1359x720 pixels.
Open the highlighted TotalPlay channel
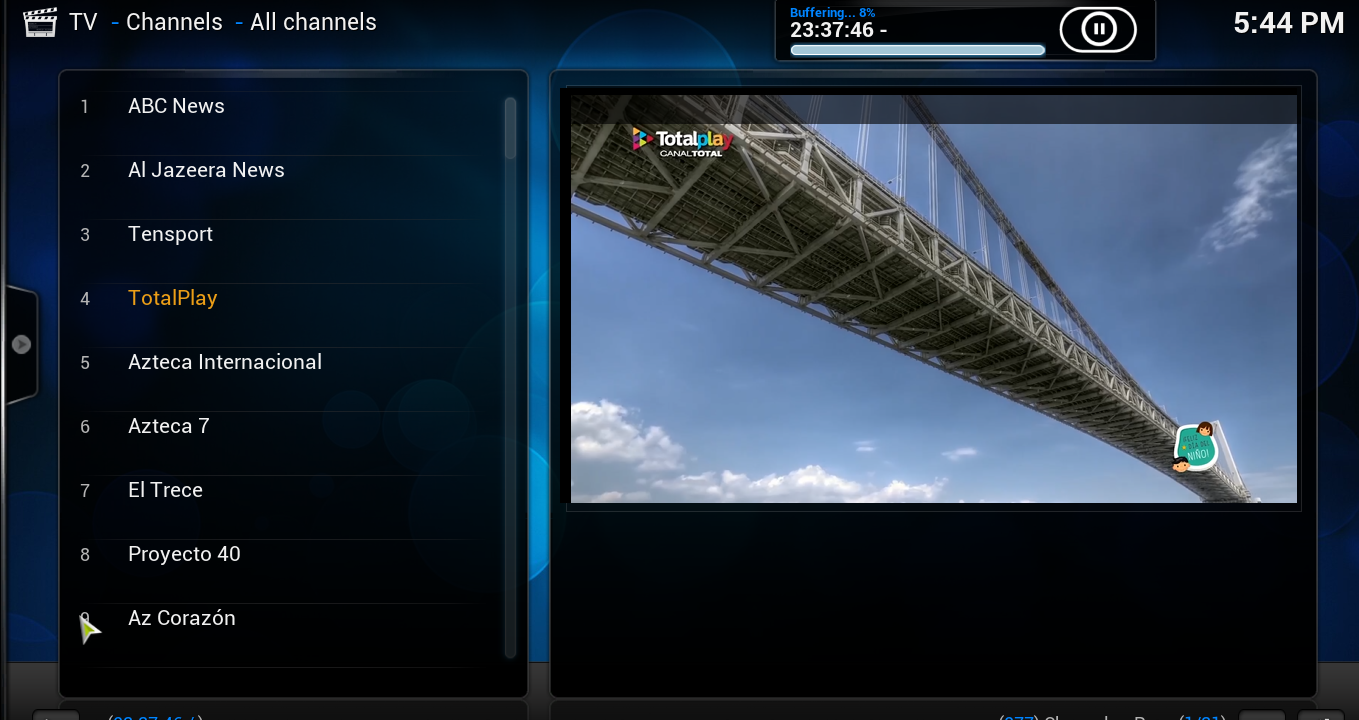(172, 298)
